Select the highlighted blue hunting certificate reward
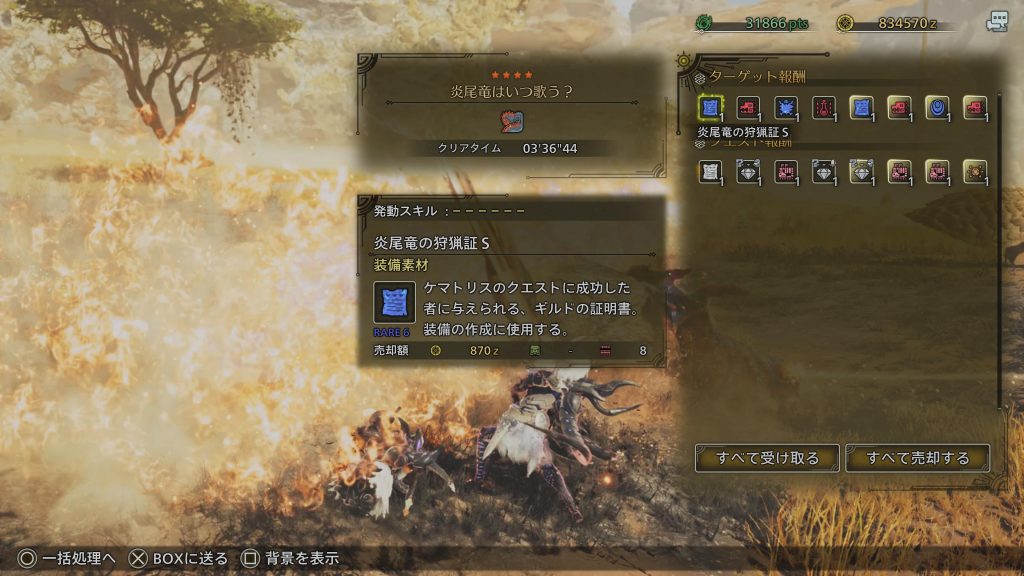Screen dimensions: 1024x576 coord(710,108)
